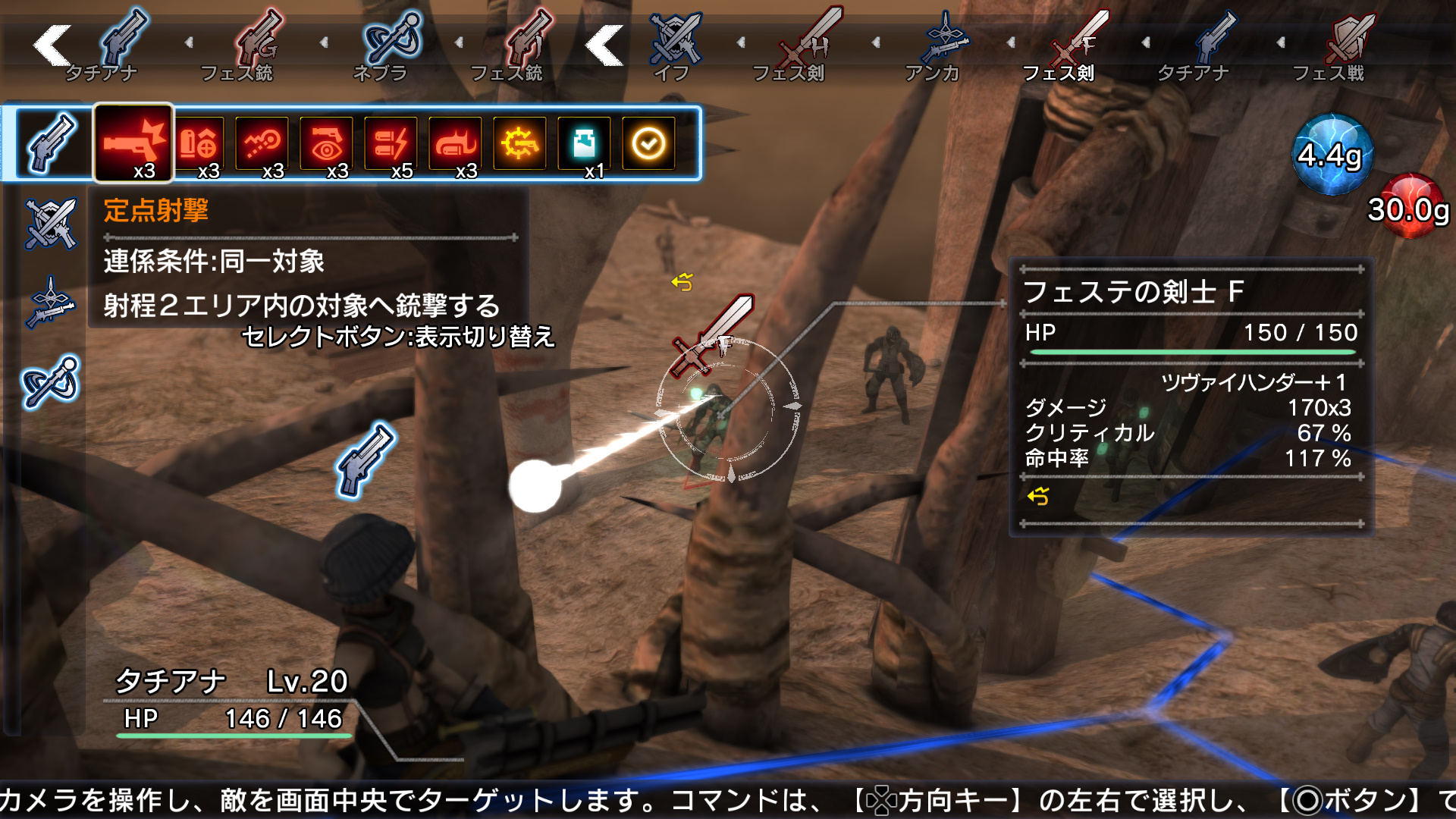
Task: Toggle the yellow back arrow in enemy panel
Action: (x=1037, y=494)
